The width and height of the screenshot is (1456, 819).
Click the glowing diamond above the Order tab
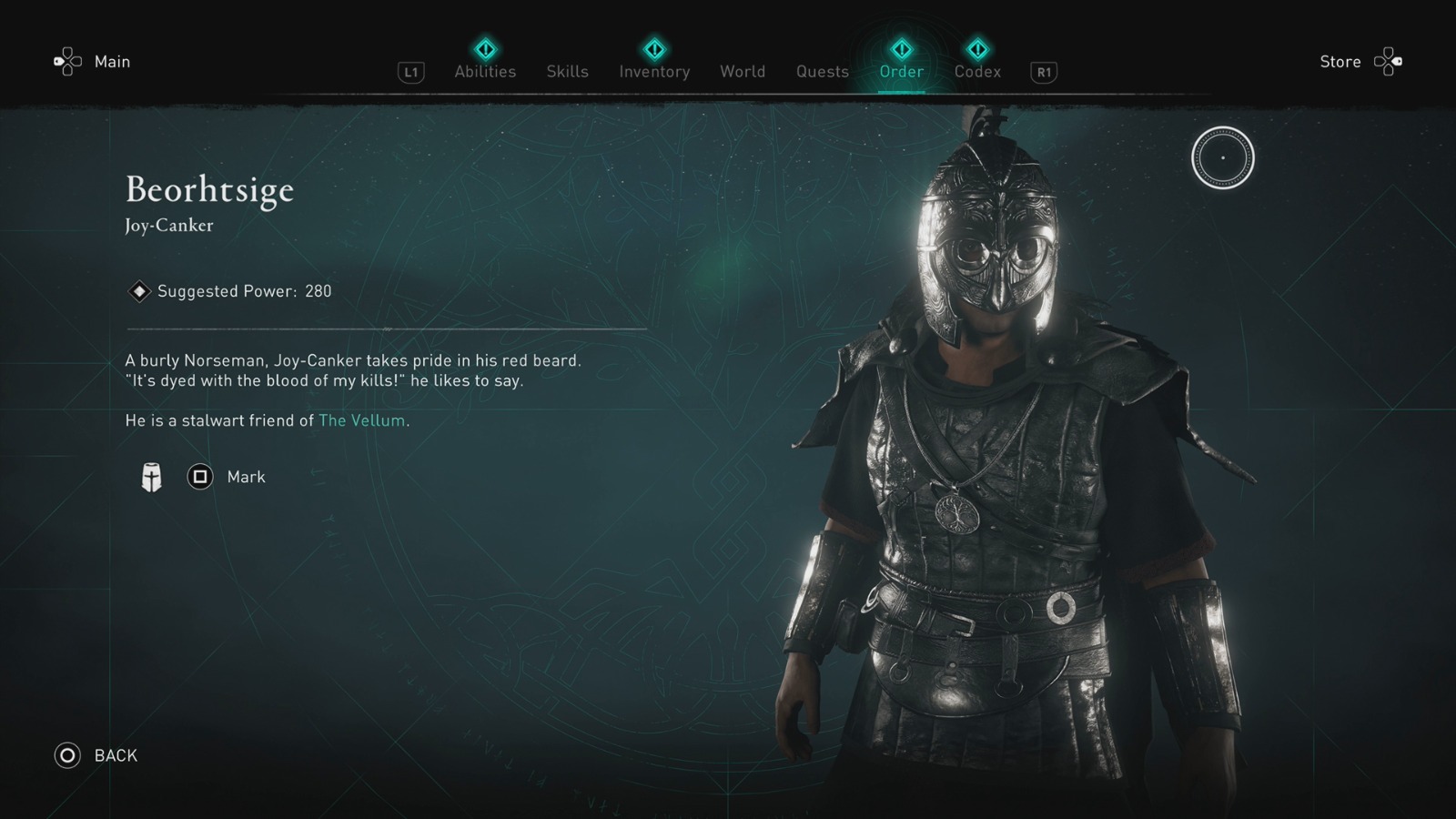tap(900, 50)
